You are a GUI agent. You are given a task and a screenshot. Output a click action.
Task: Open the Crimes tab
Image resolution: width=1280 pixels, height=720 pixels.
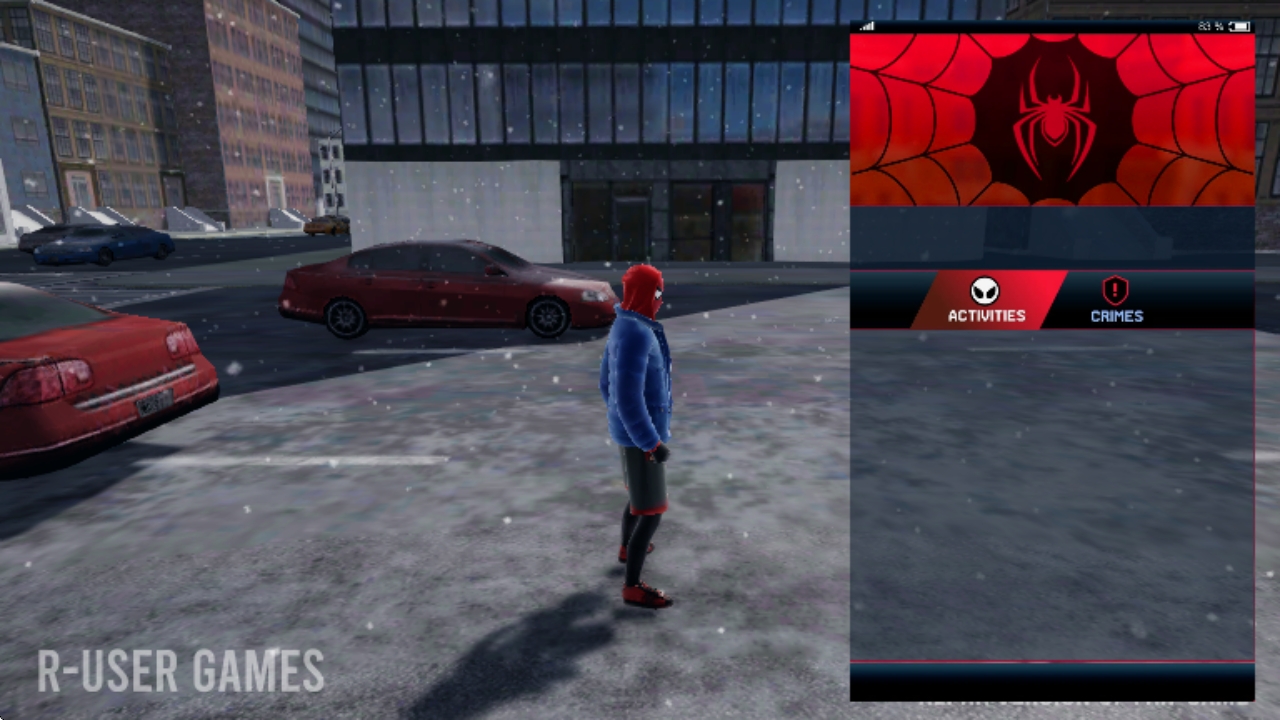click(1116, 301)
